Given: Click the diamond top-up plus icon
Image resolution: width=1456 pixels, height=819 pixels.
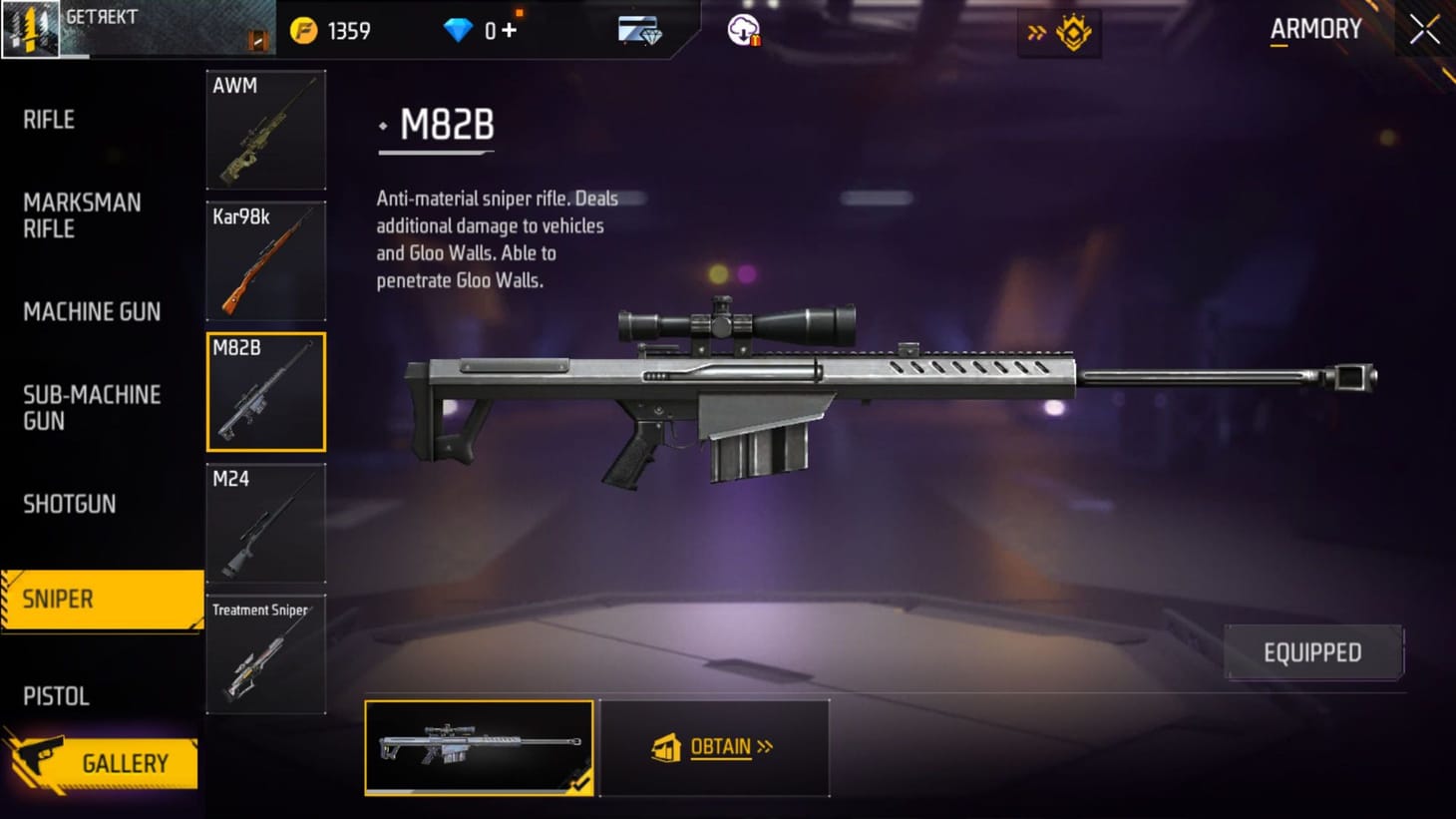Looking at the screenshot, I should click(x=511, y=30).
